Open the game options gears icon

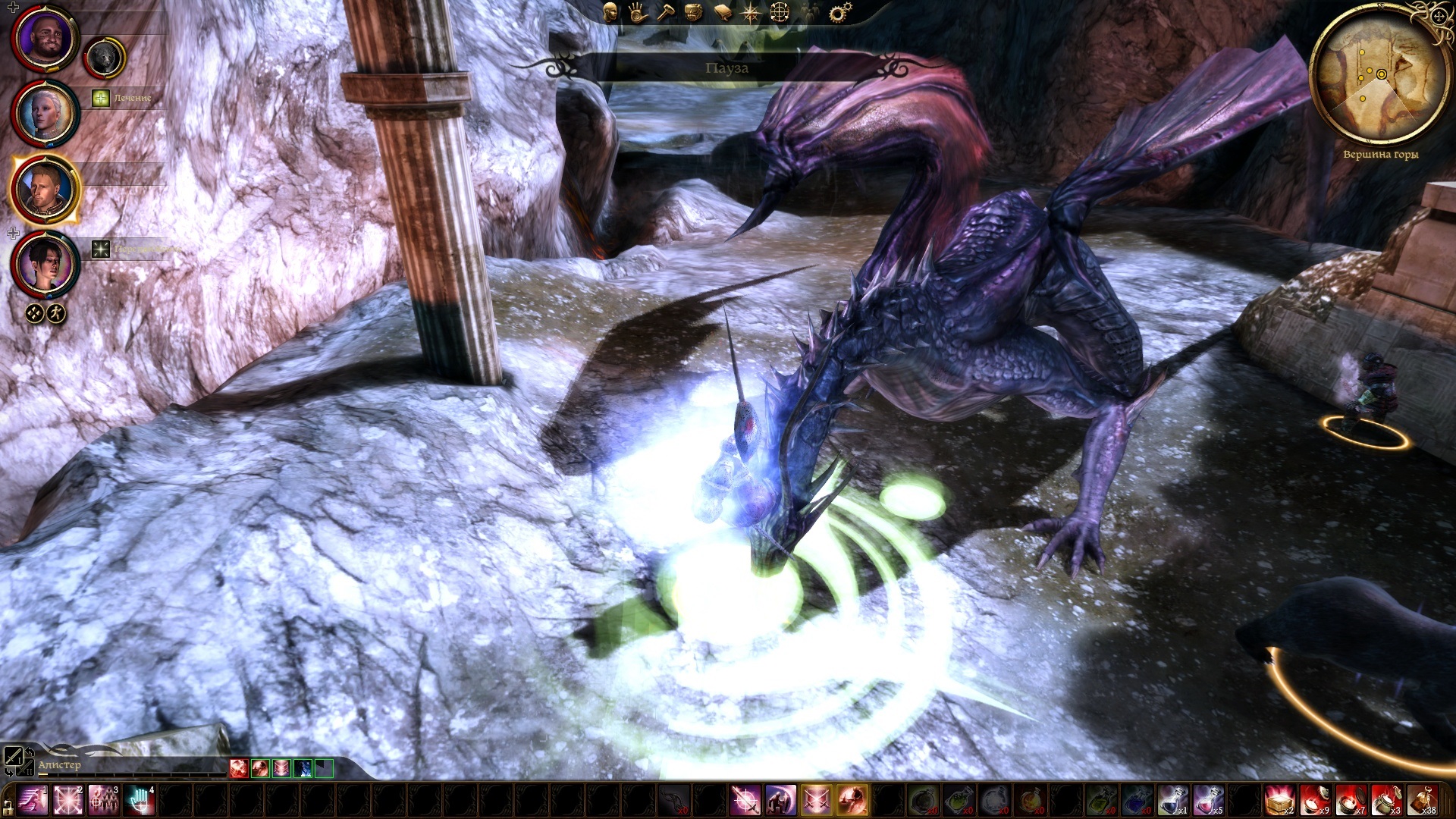839,12
